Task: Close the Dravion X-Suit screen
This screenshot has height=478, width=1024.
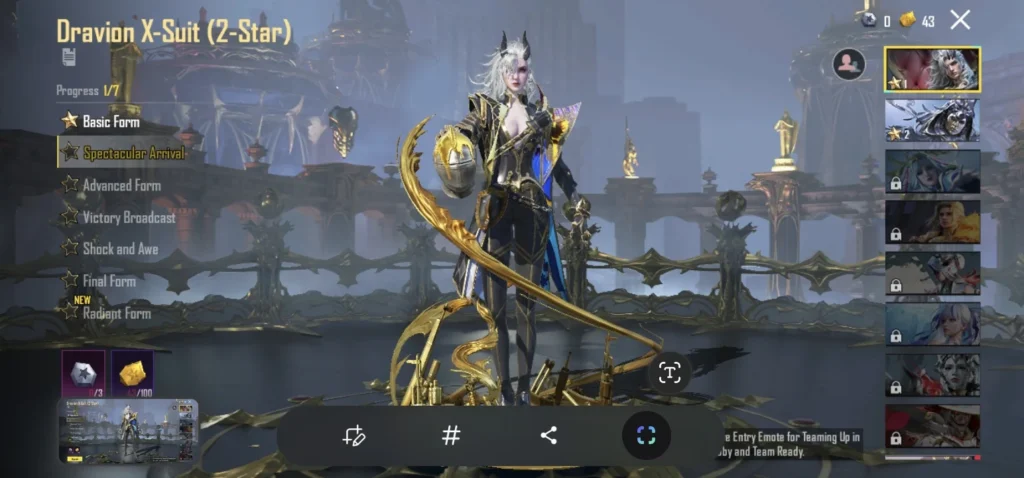Action: tap(960, 20)
